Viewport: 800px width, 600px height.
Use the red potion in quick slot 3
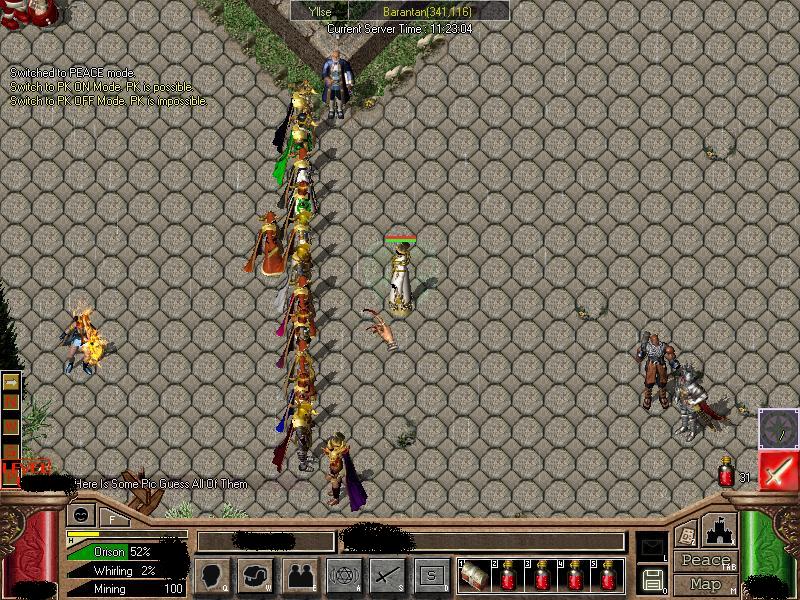coord(541,576)
